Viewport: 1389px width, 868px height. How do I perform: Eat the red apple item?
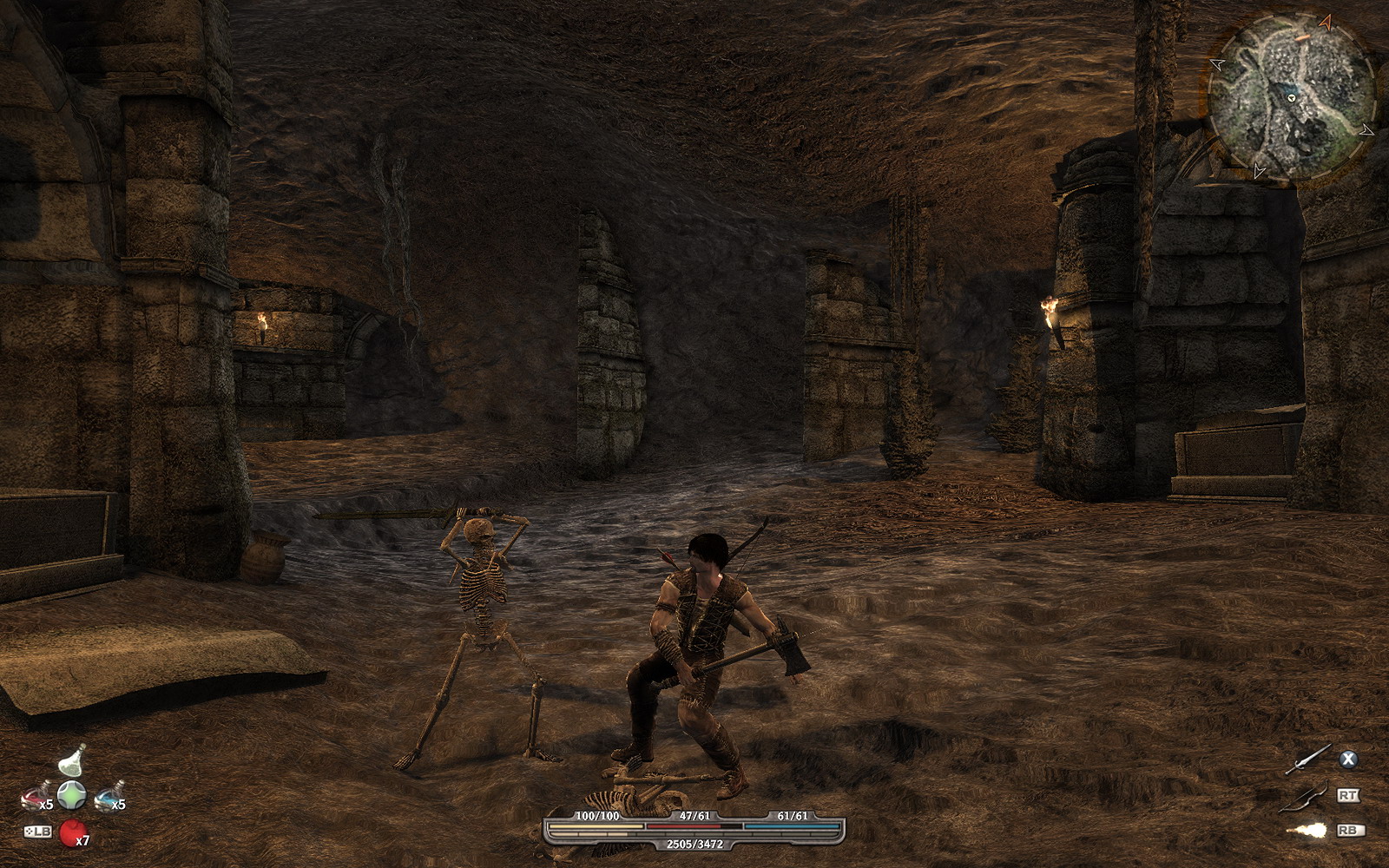72,832
